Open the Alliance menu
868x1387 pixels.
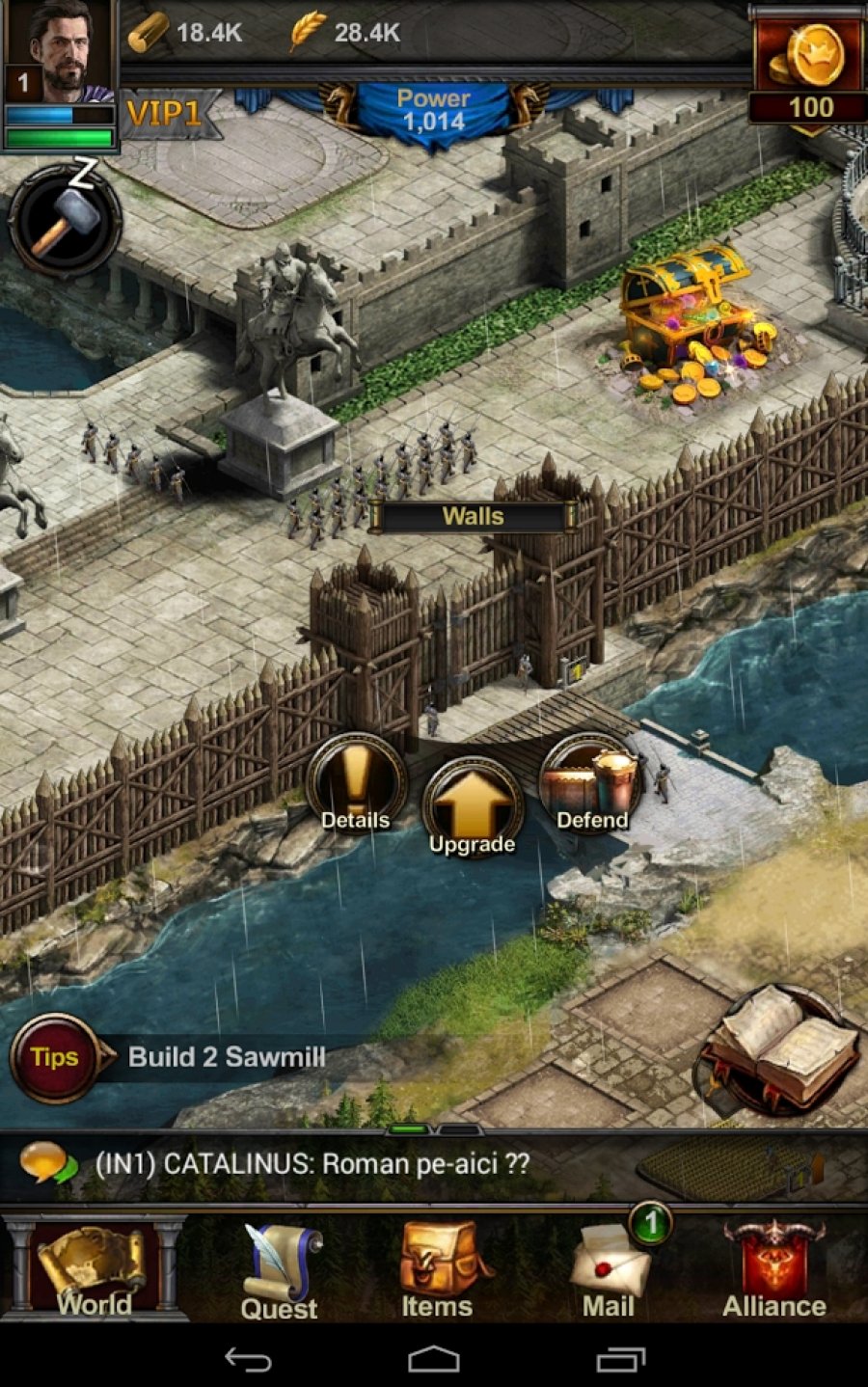pos(774,1269)
